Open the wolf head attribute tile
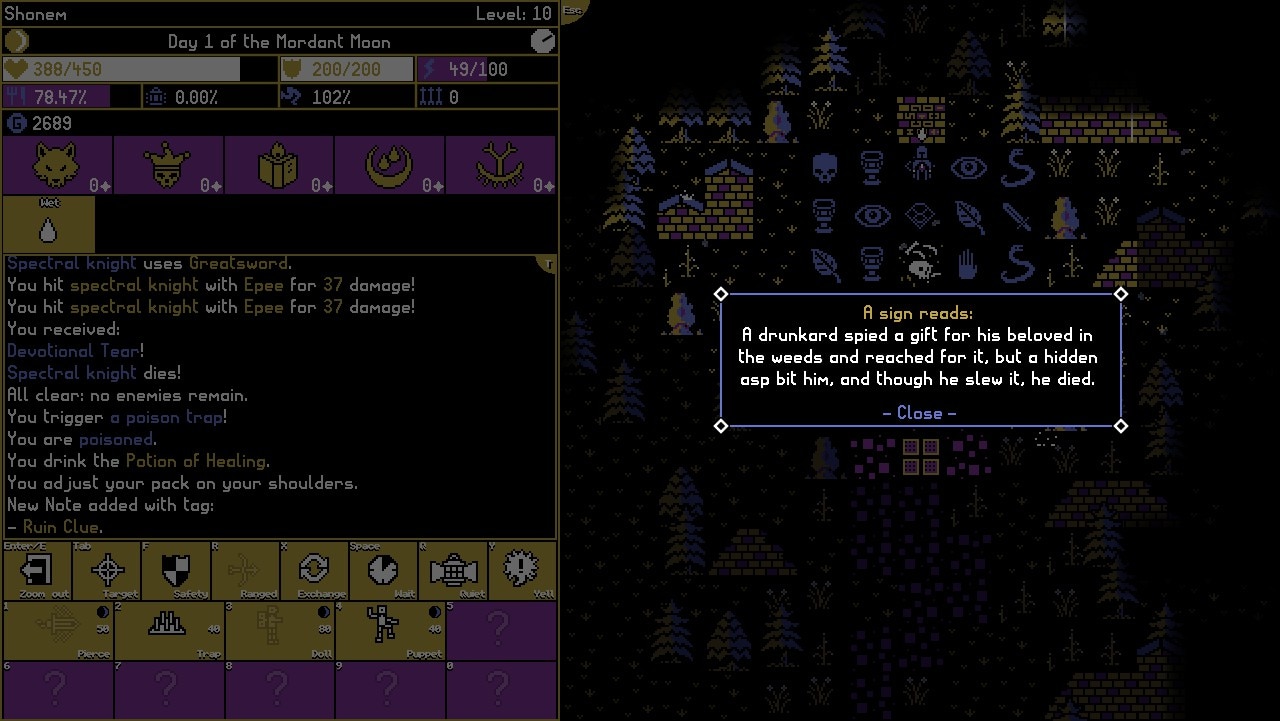The image size is (1280, 721). [57, 165]
